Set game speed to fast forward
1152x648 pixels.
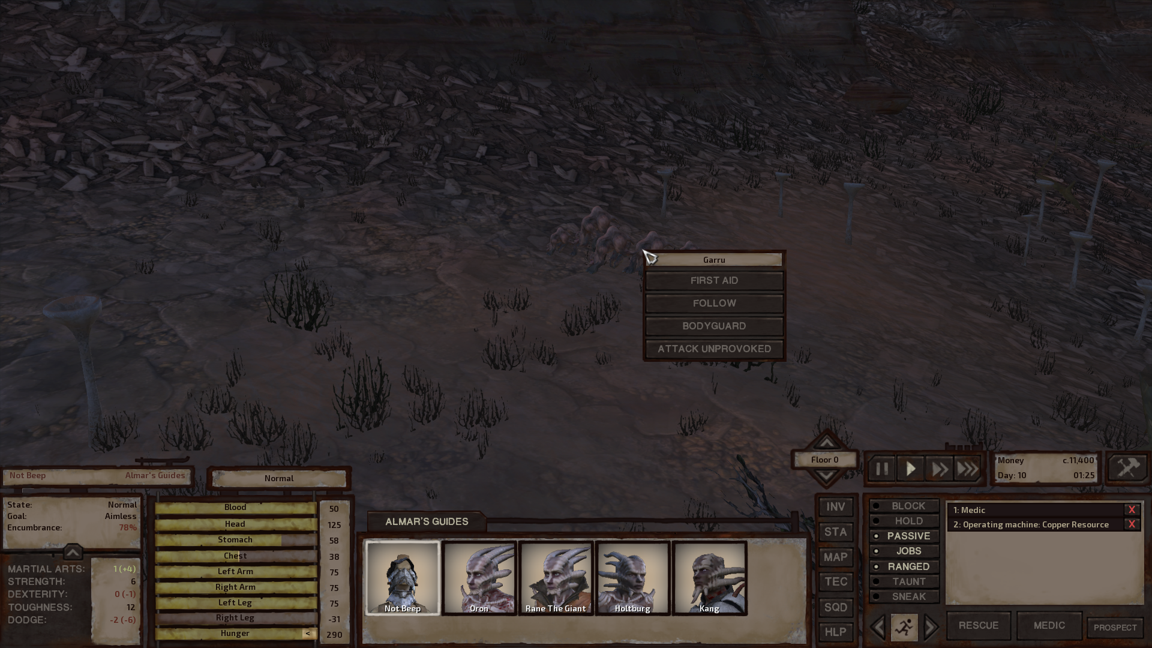[939, 468]
